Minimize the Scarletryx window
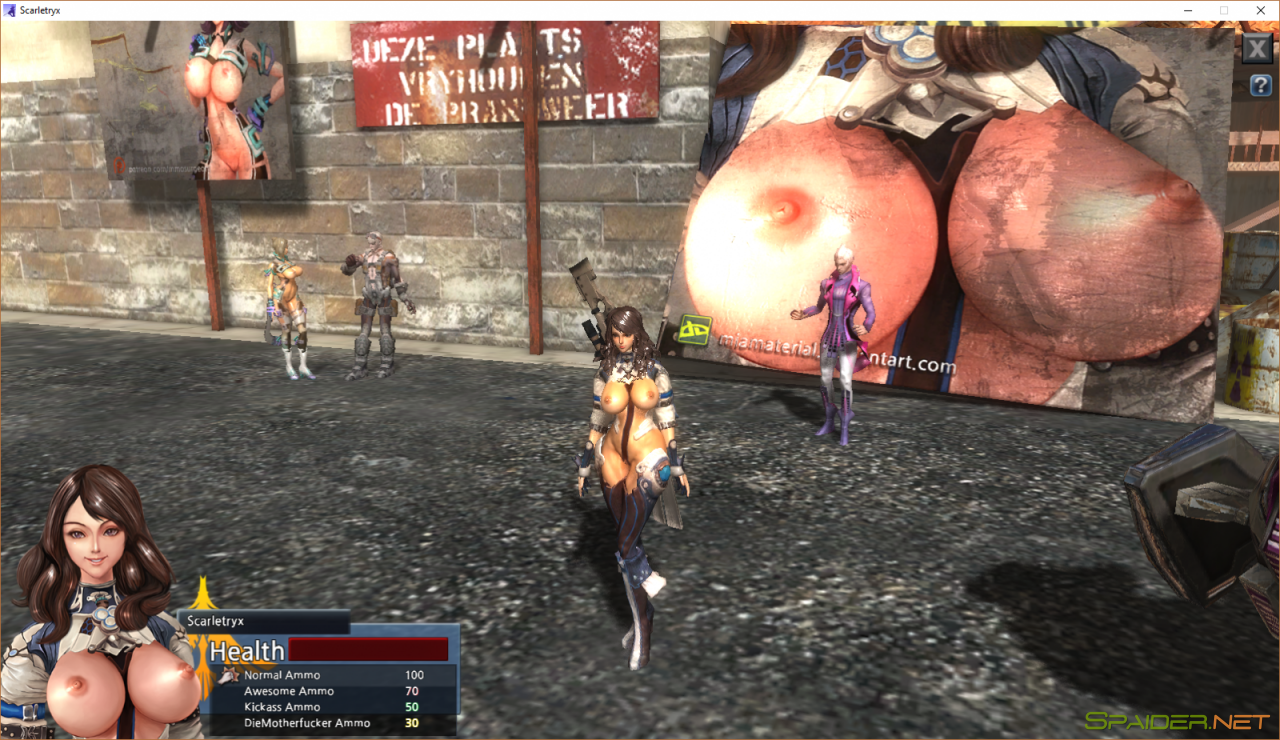 [x=1187, y=10]
